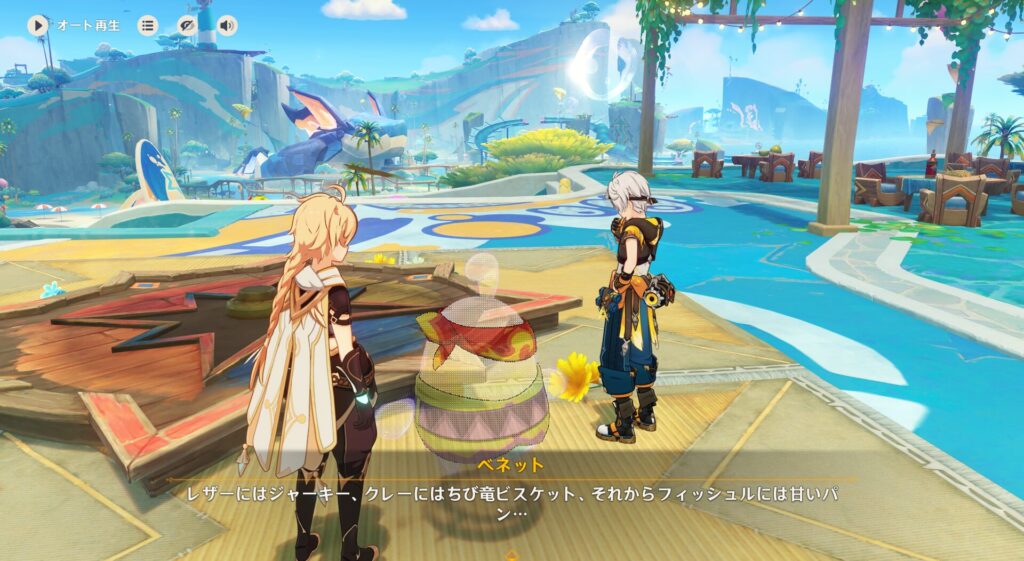Click the speaker voice playback icon
Viewport: 1024px width, 561px height.
tap(227, 25)
